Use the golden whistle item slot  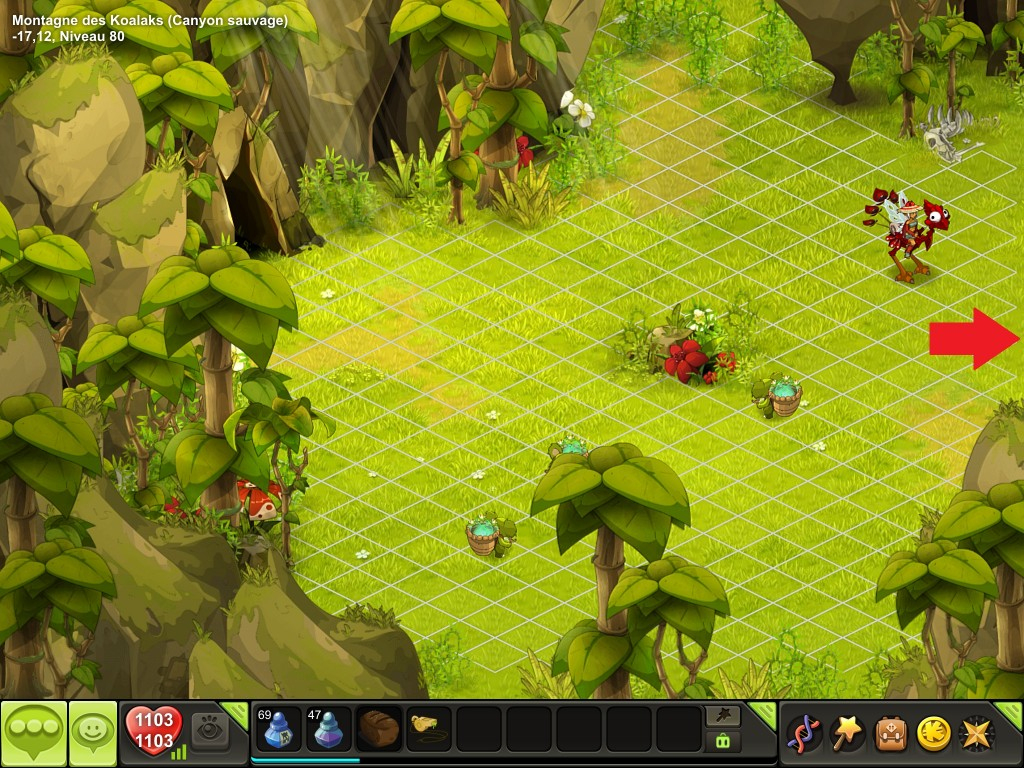point(429,729)
